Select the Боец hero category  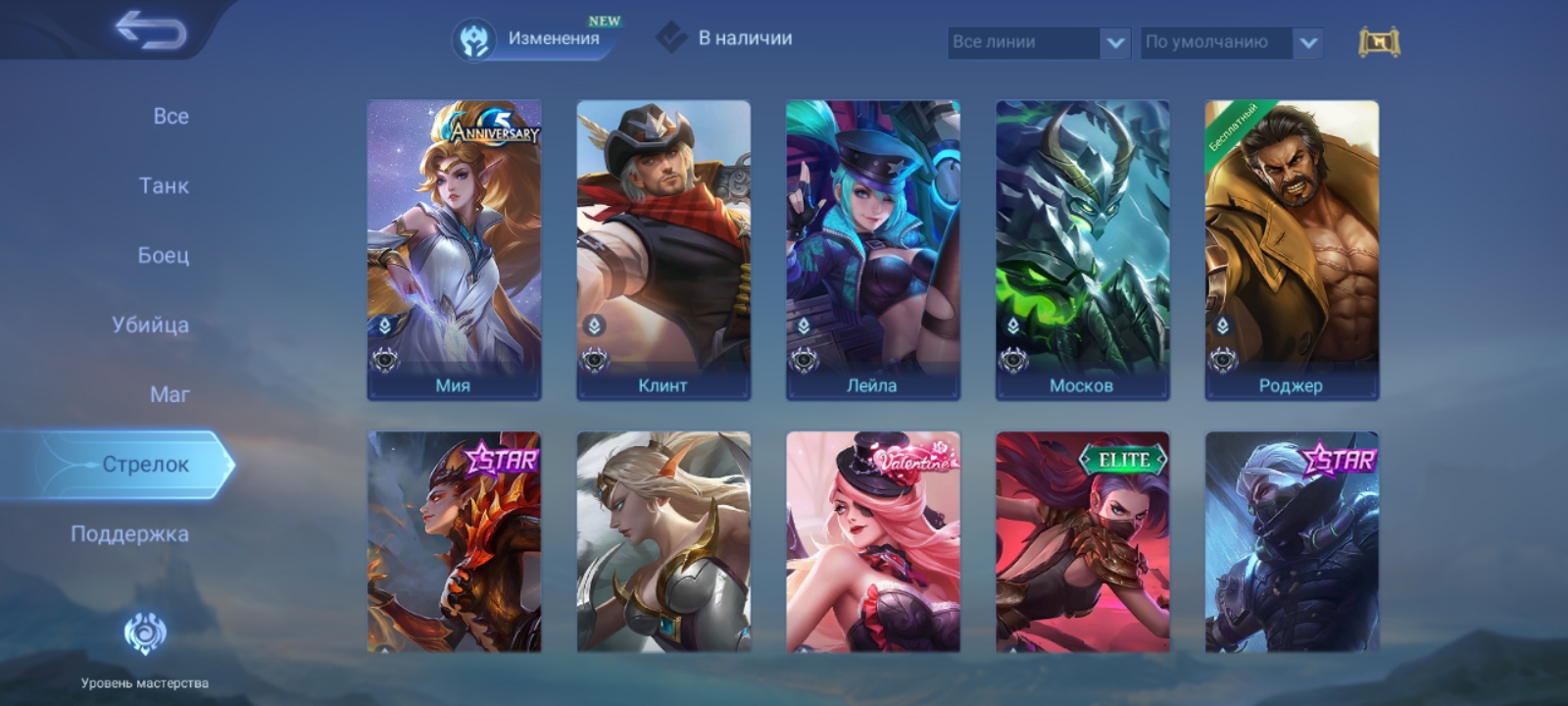163,255
